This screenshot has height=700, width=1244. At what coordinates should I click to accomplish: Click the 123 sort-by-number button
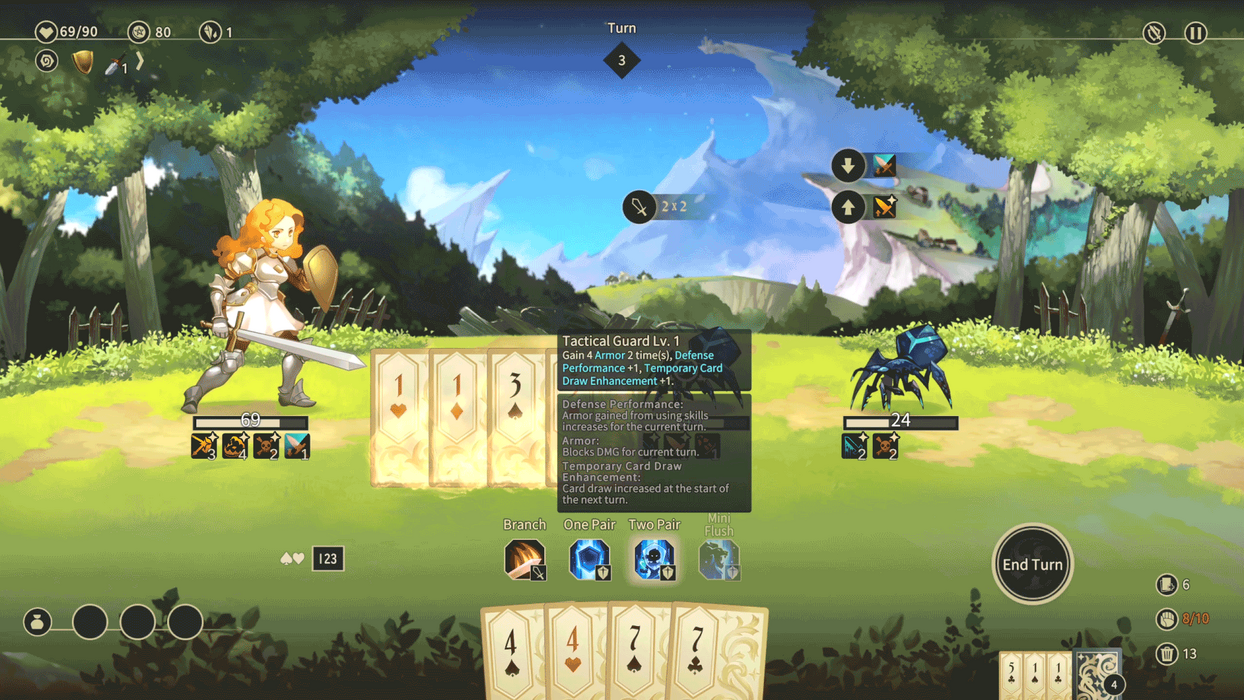click(328, 558)
